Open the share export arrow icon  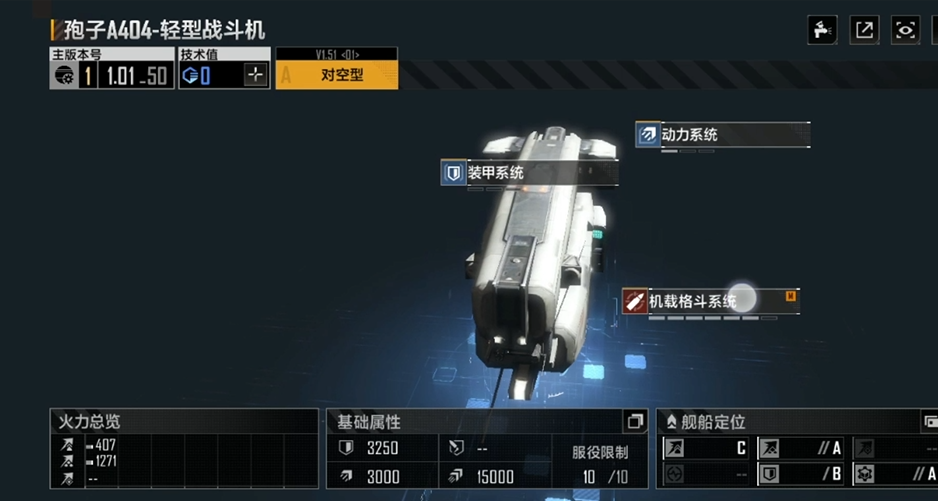coord(864,30)
